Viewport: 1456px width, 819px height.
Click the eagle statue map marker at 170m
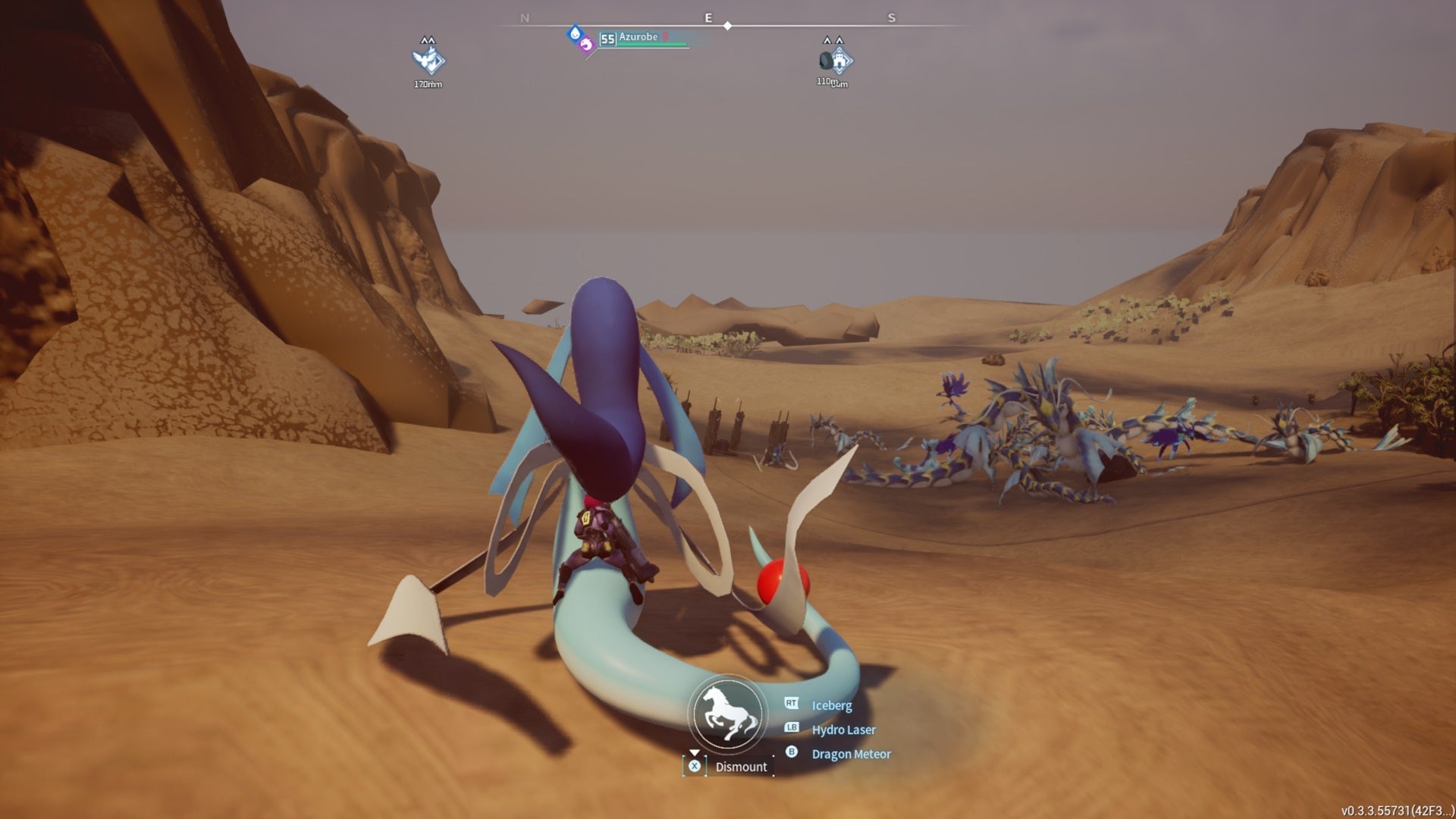(429, 62)
